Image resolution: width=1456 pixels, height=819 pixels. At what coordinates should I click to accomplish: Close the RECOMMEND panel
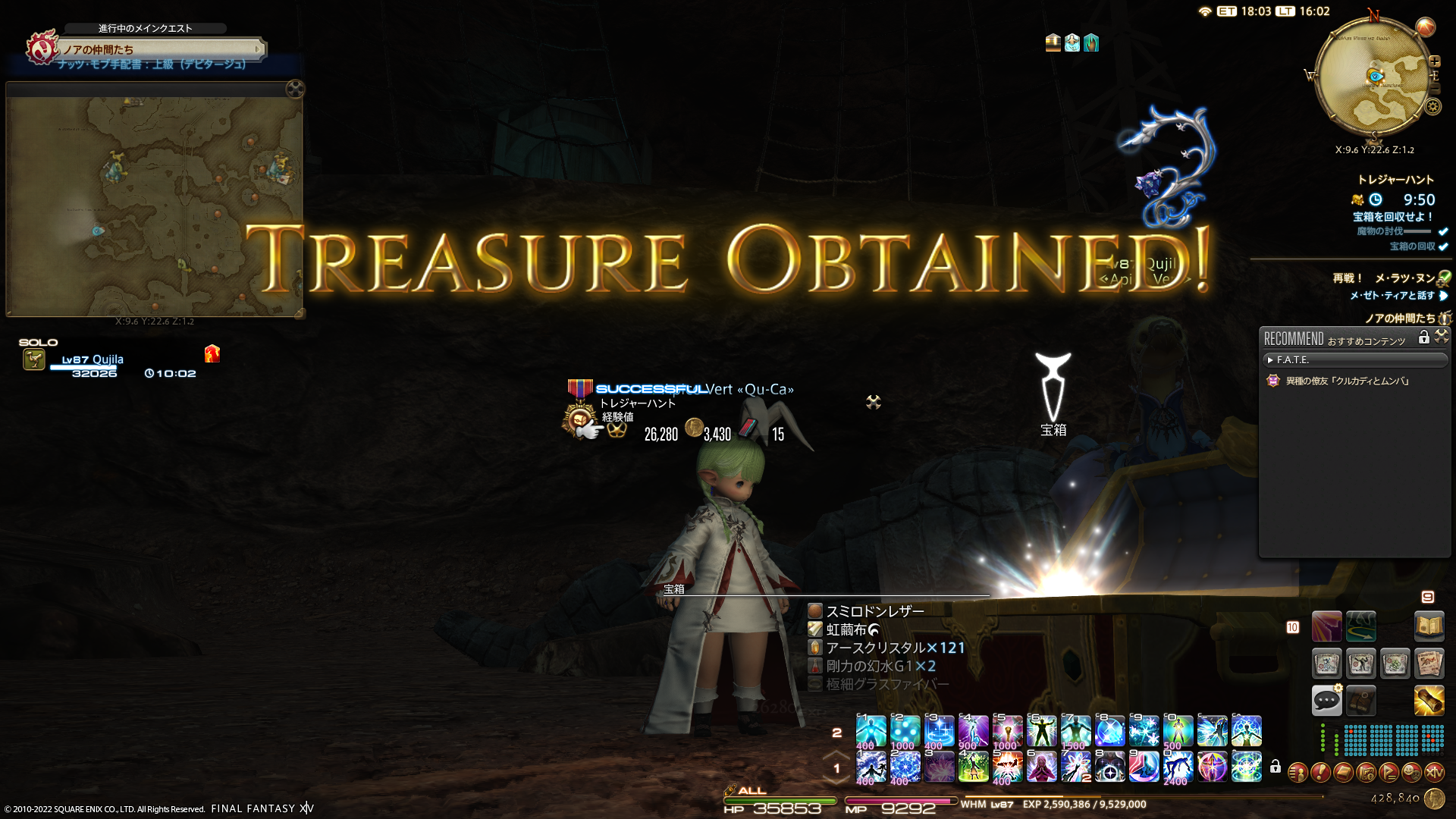point(1442,336)
